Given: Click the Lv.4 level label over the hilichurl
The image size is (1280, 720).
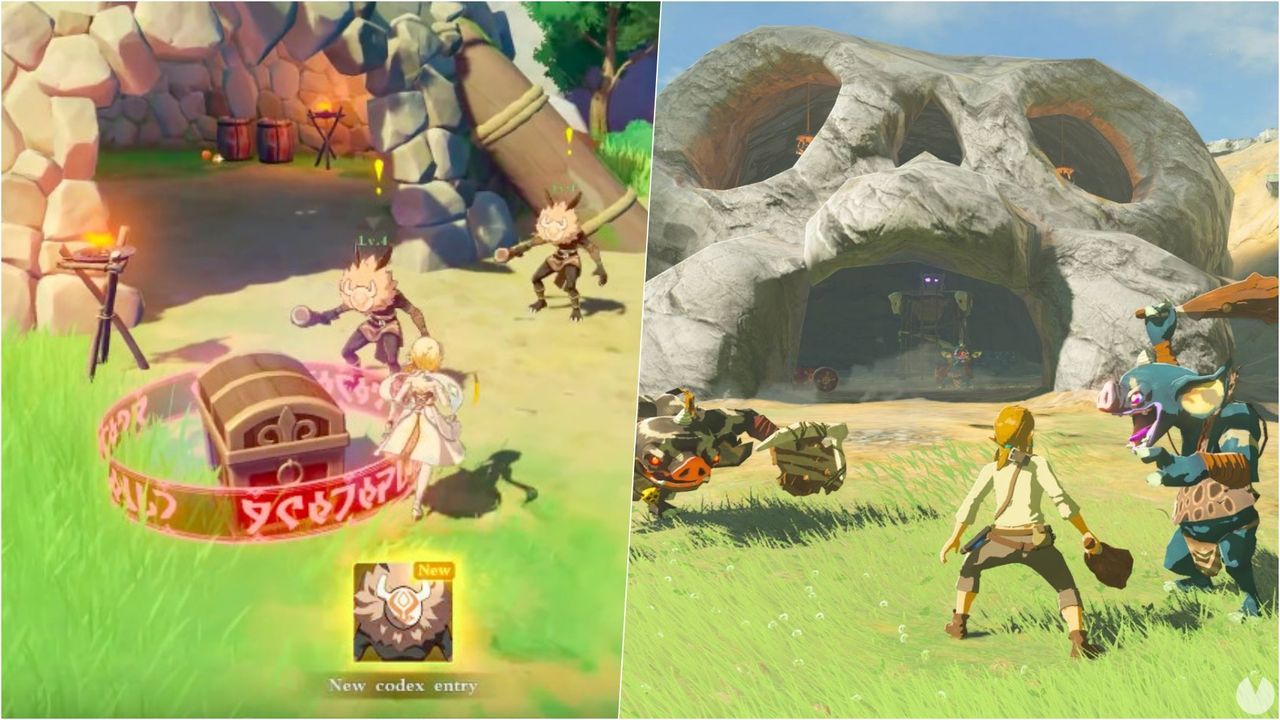Looking at the screenshot, I should (x=370, y=237).
